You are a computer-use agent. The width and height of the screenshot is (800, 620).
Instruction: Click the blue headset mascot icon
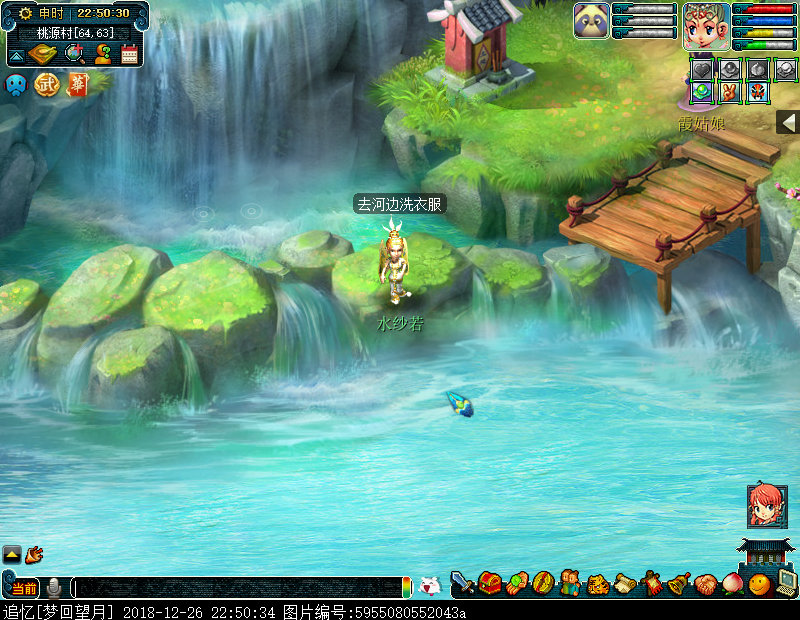point(16,85)
